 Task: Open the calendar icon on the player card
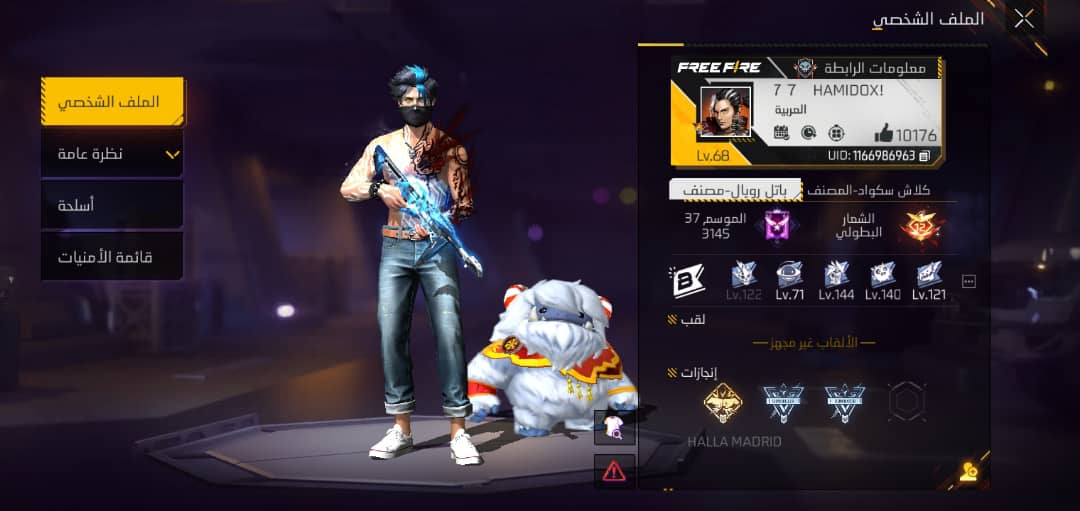pos(782,133)
